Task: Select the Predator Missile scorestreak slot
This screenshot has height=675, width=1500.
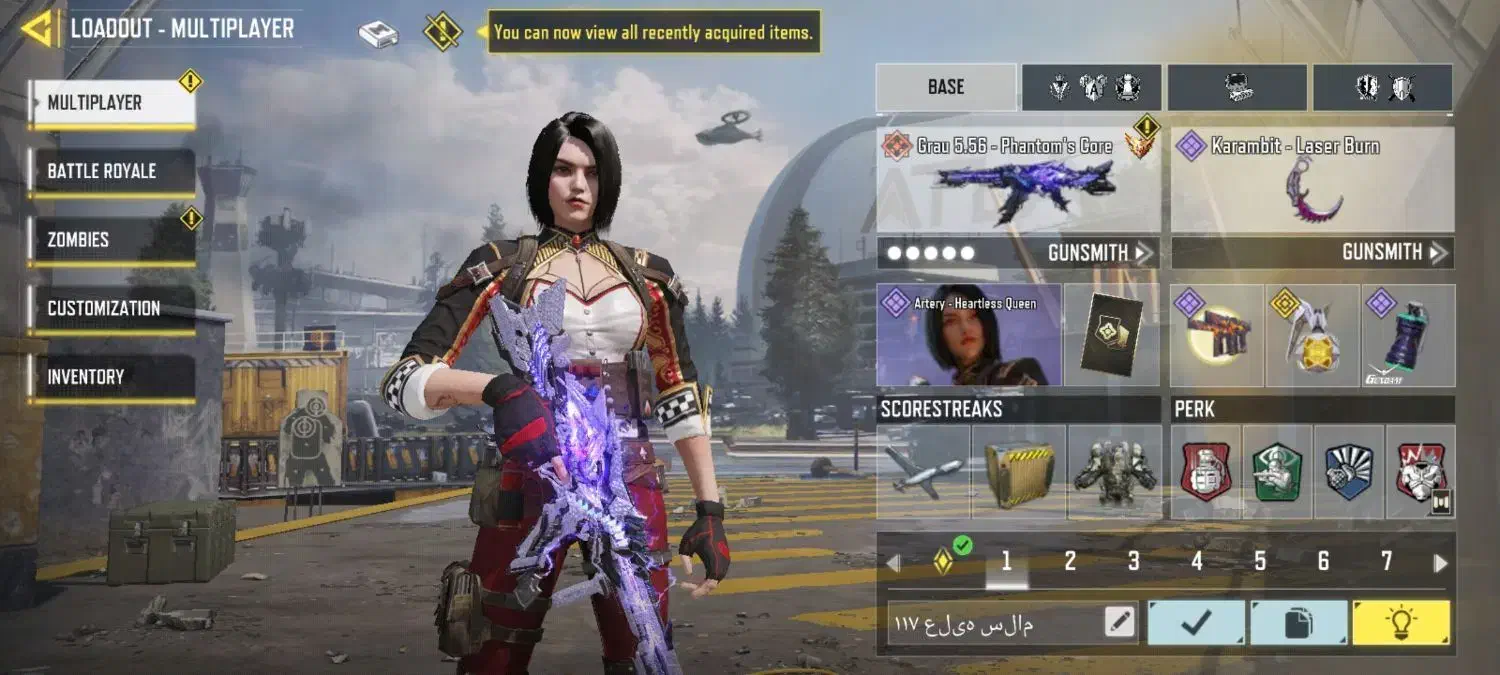Action: point(923,472)
